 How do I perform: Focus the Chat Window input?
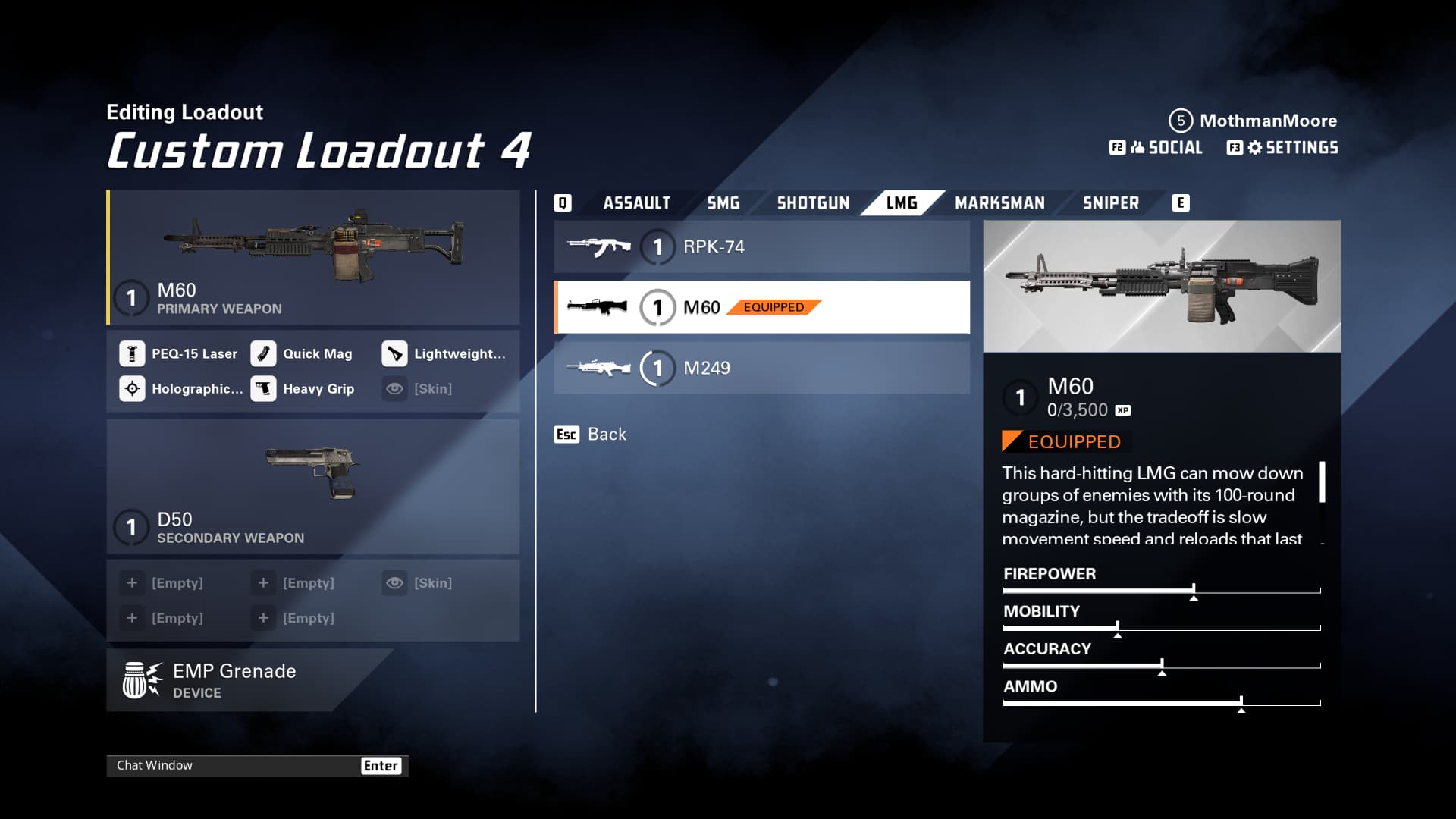click(235, 766)
